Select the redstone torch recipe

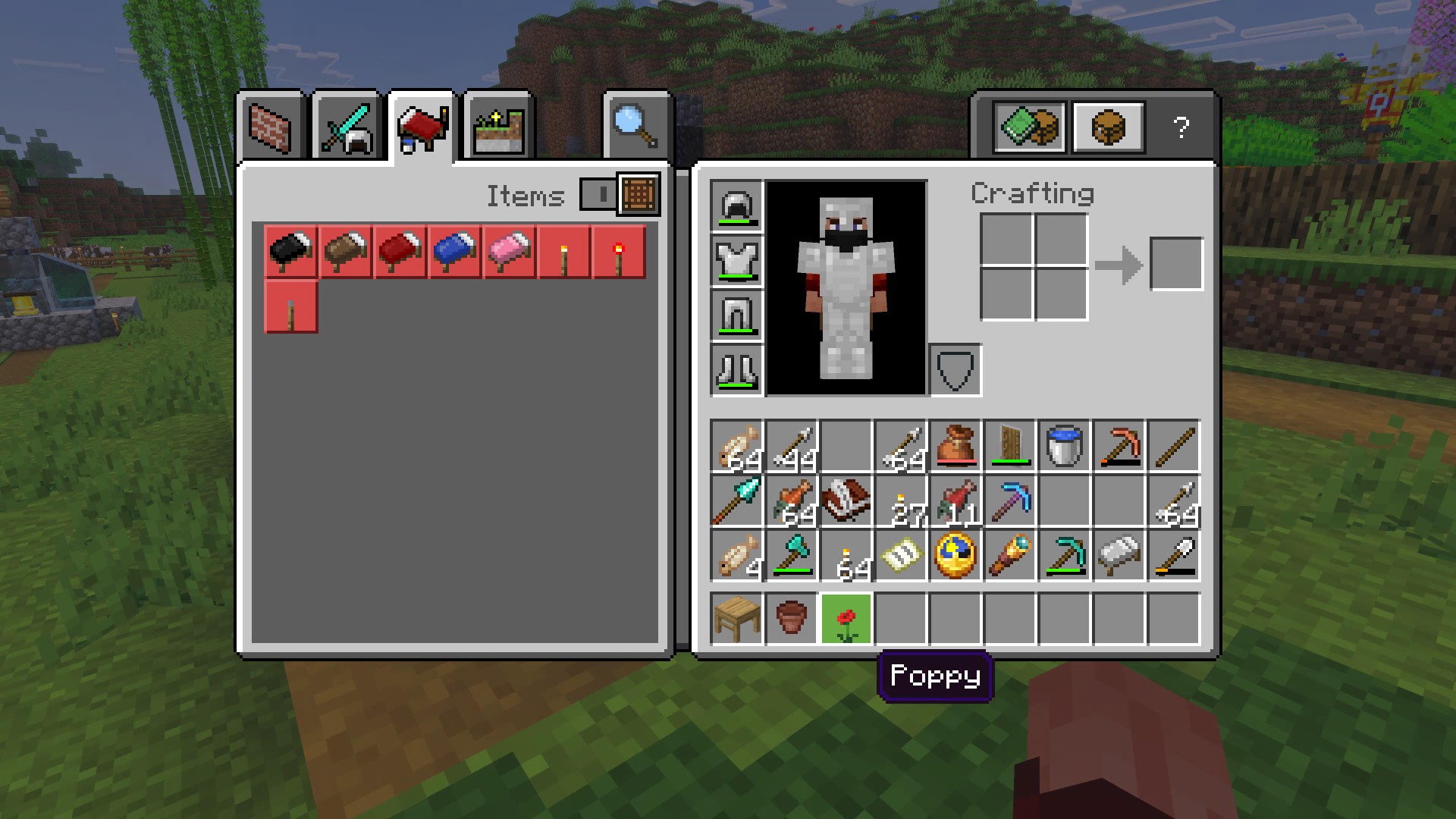click(x=619, y=252)
